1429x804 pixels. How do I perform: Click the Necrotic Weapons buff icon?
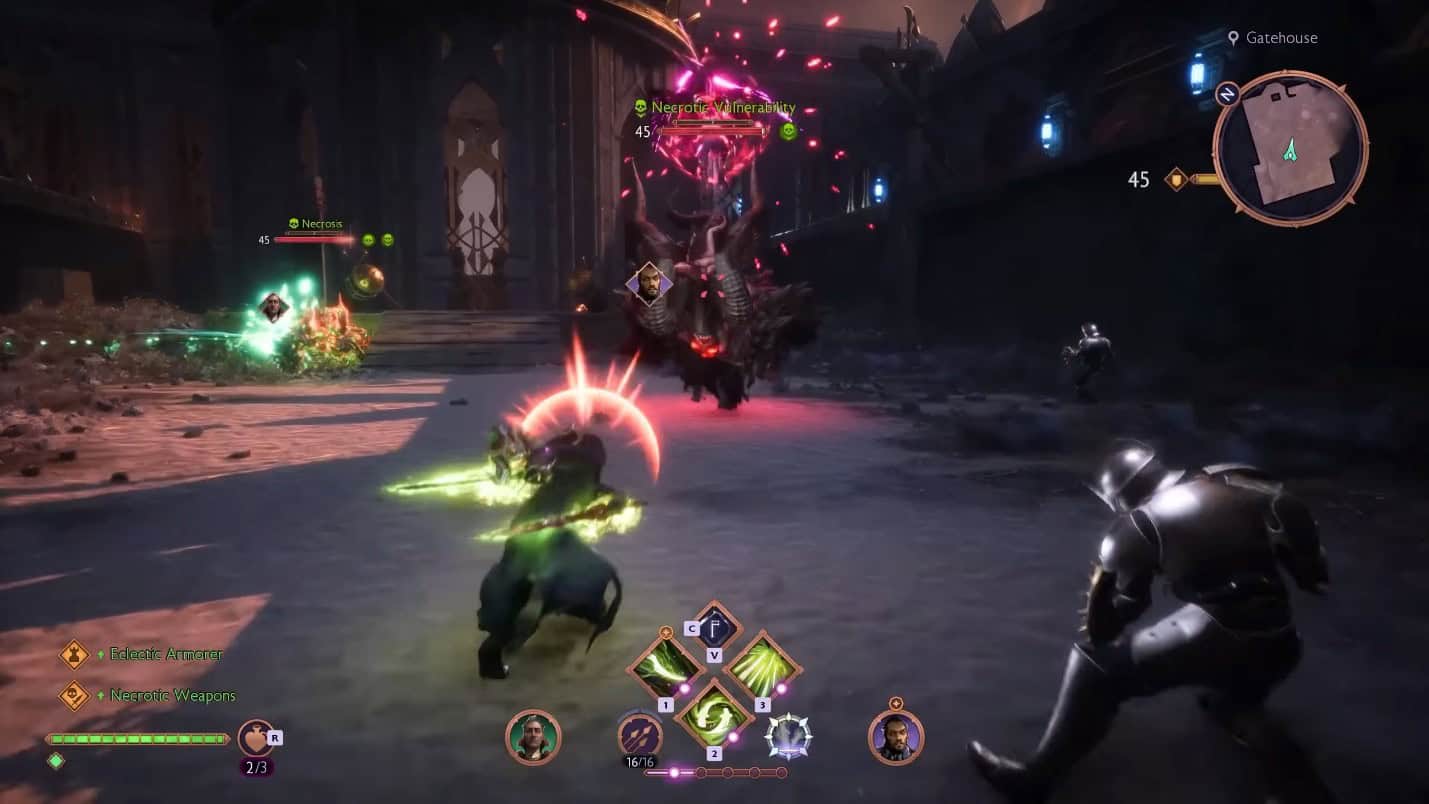pyautogui.click(x=75, y=695)
